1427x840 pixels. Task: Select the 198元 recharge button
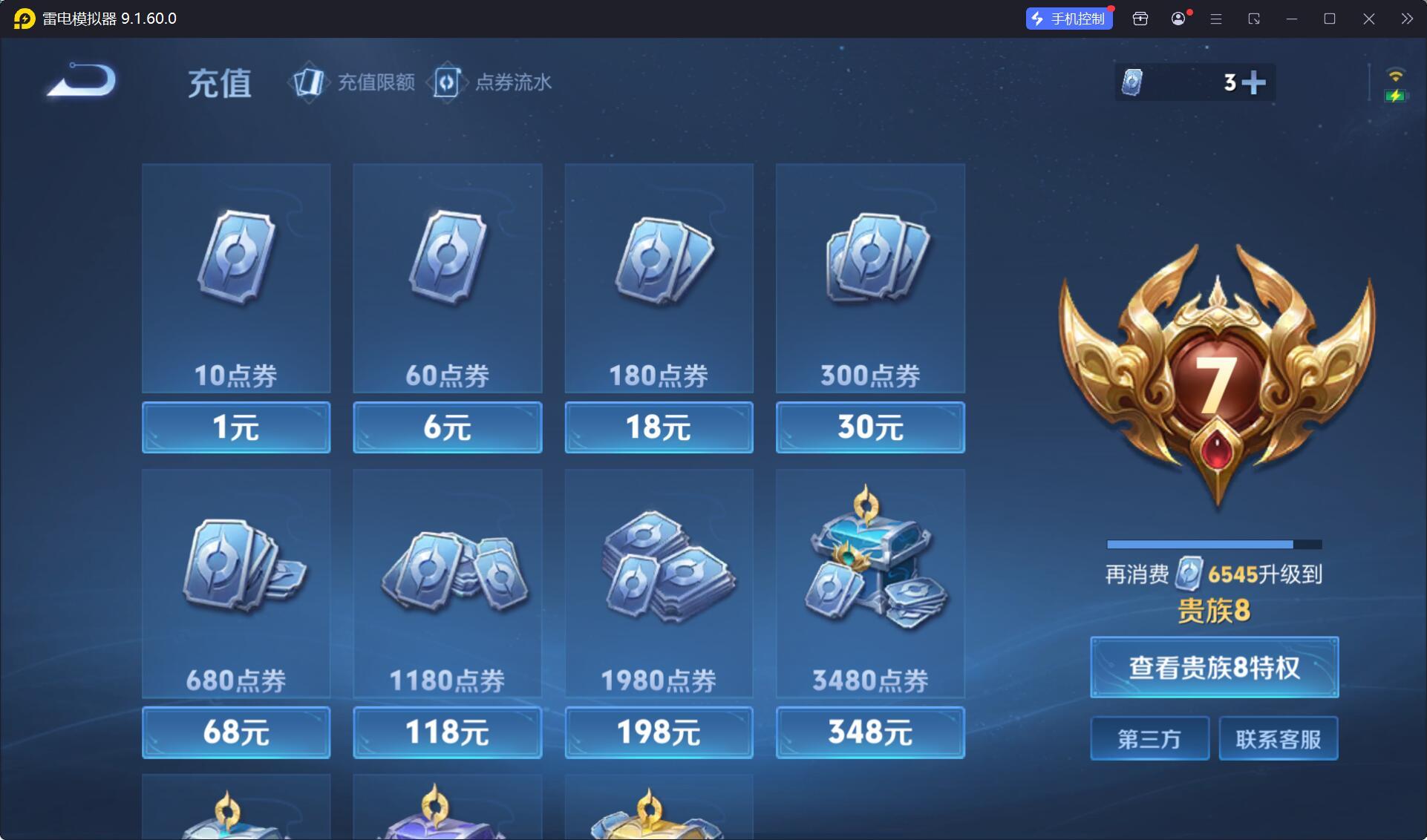[x=659, y=732]
